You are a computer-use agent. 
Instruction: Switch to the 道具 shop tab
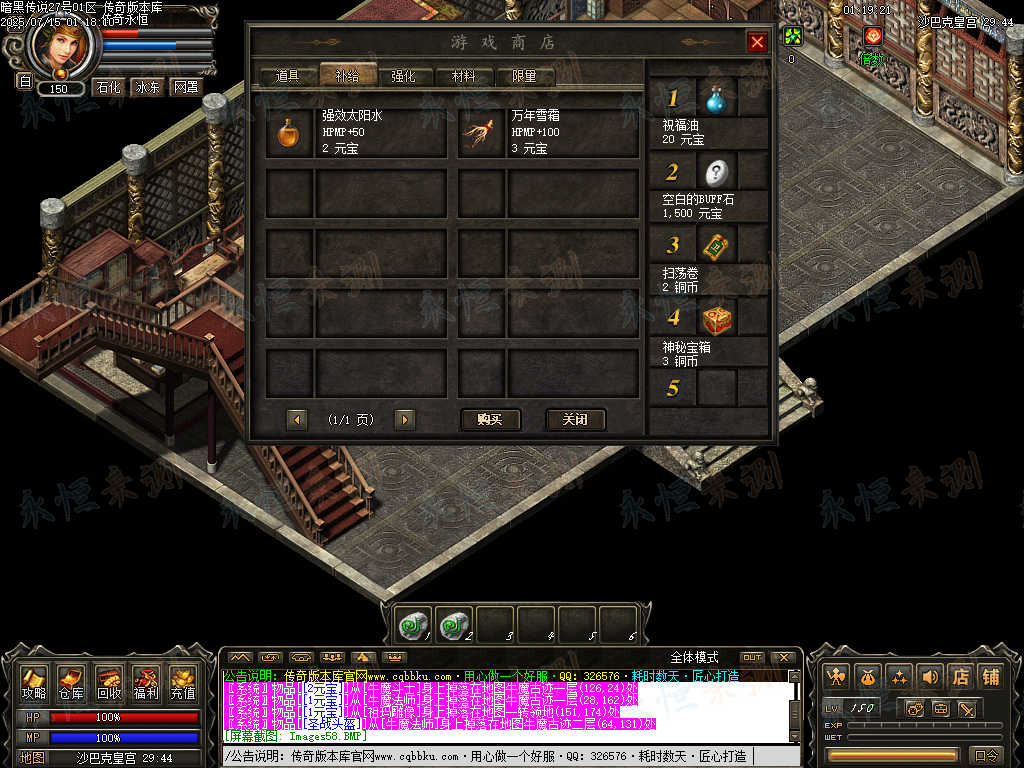[288, 75]
